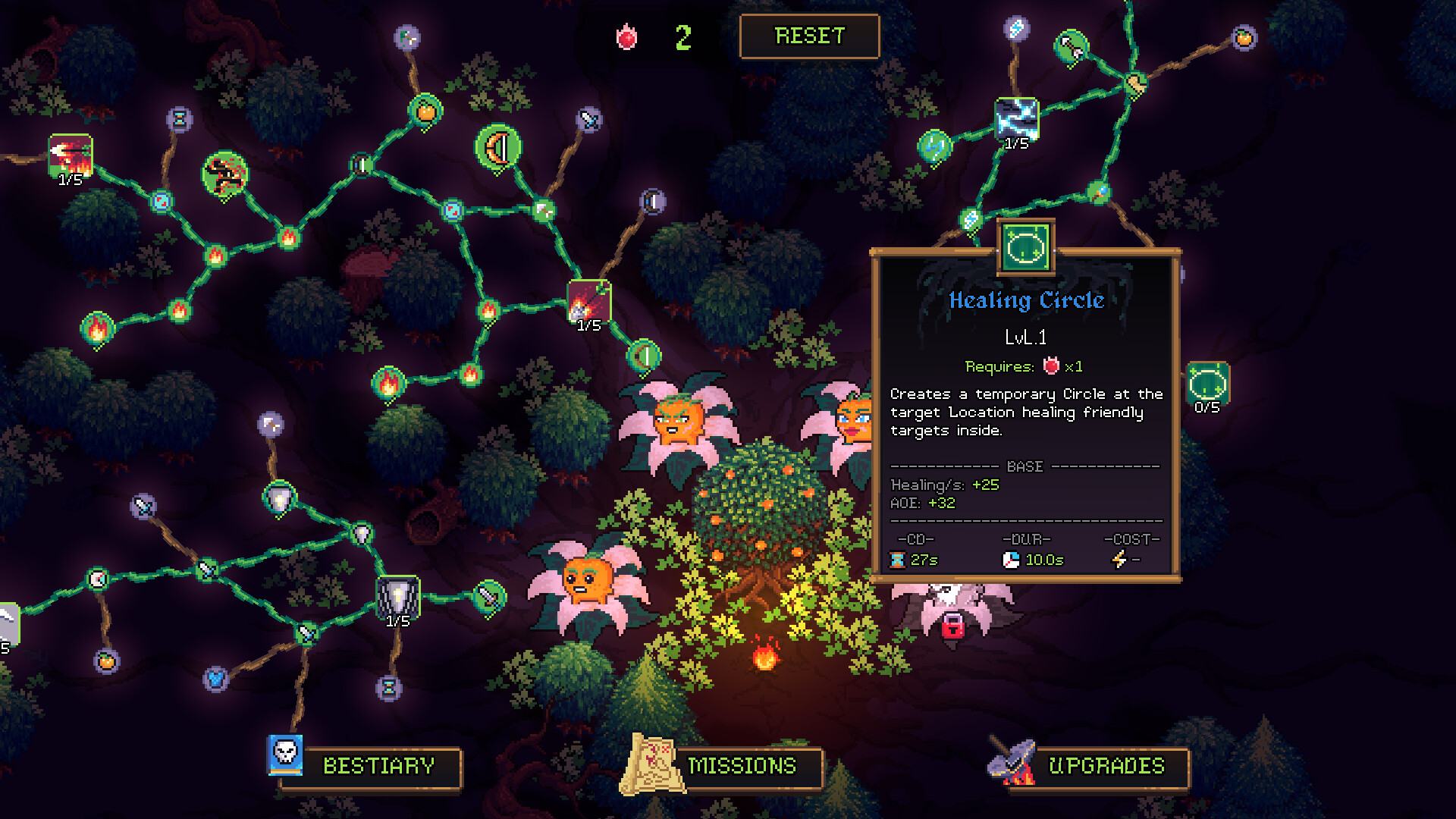Click the locked flower padlock
The image size is (1456, 819).
[x=952, y=626]
